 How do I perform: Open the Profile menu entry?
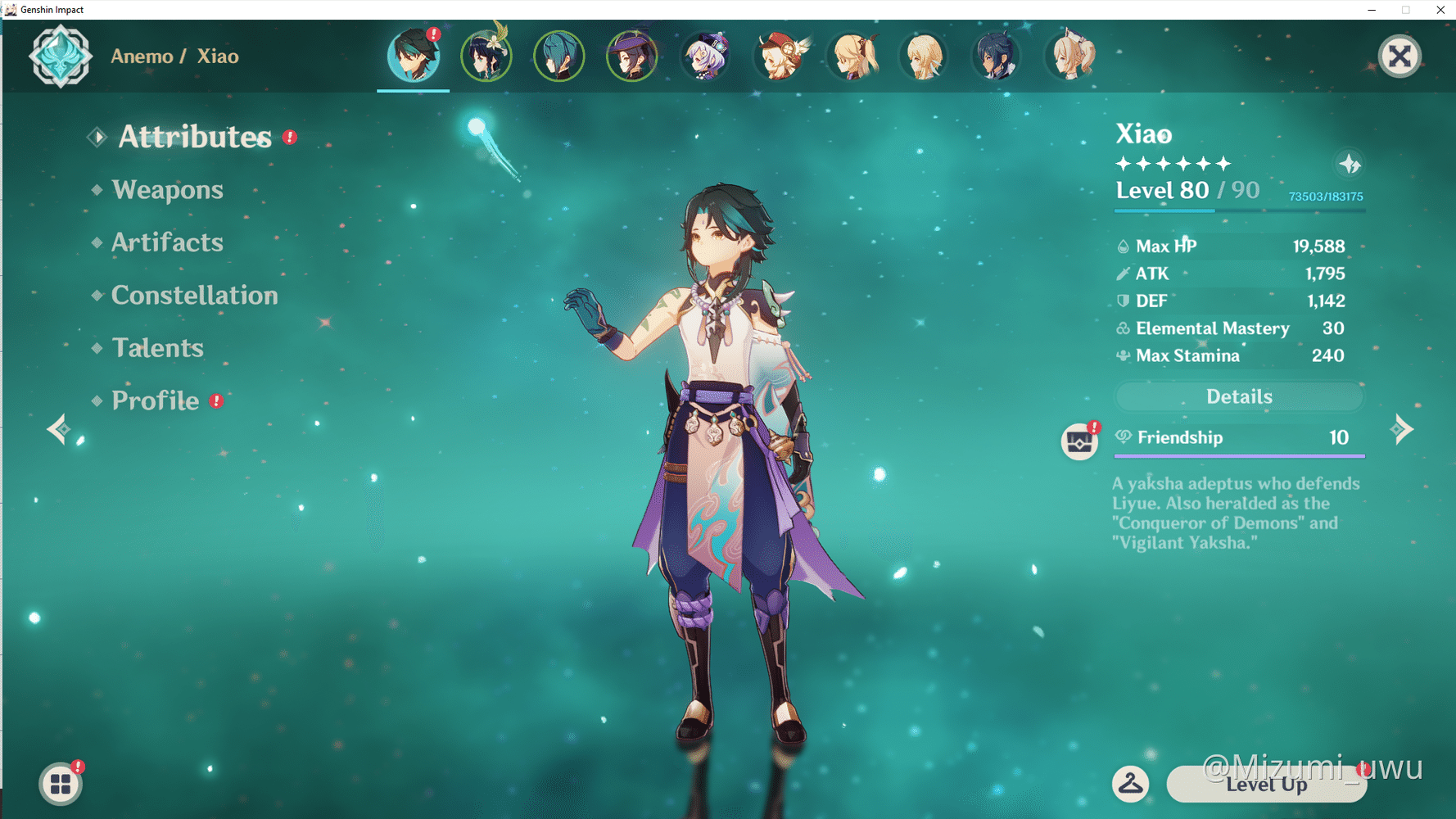pyautogui.click(x=155, y=400)
